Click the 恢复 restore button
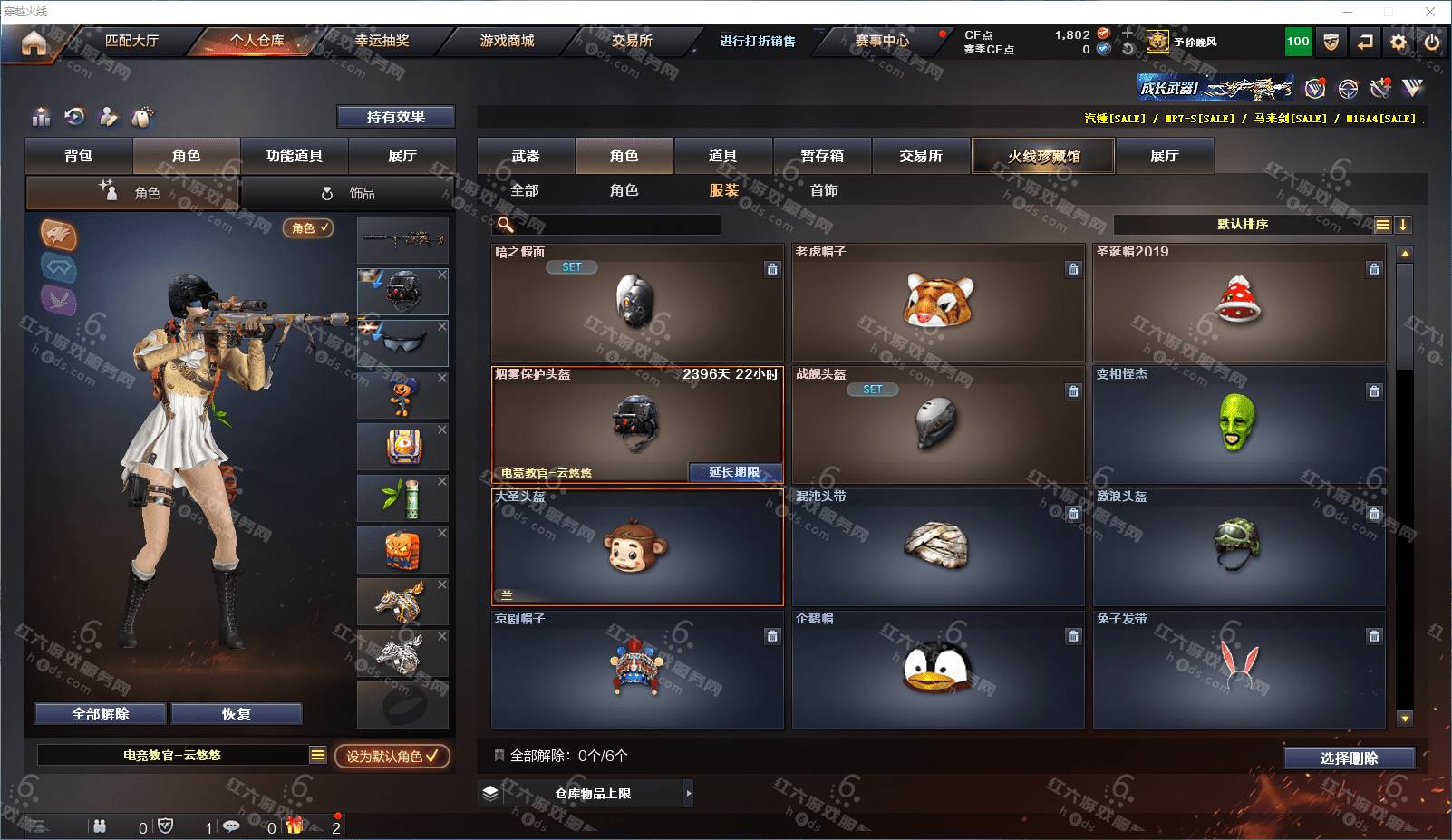 pyautogui.click(x=236, y=714)
